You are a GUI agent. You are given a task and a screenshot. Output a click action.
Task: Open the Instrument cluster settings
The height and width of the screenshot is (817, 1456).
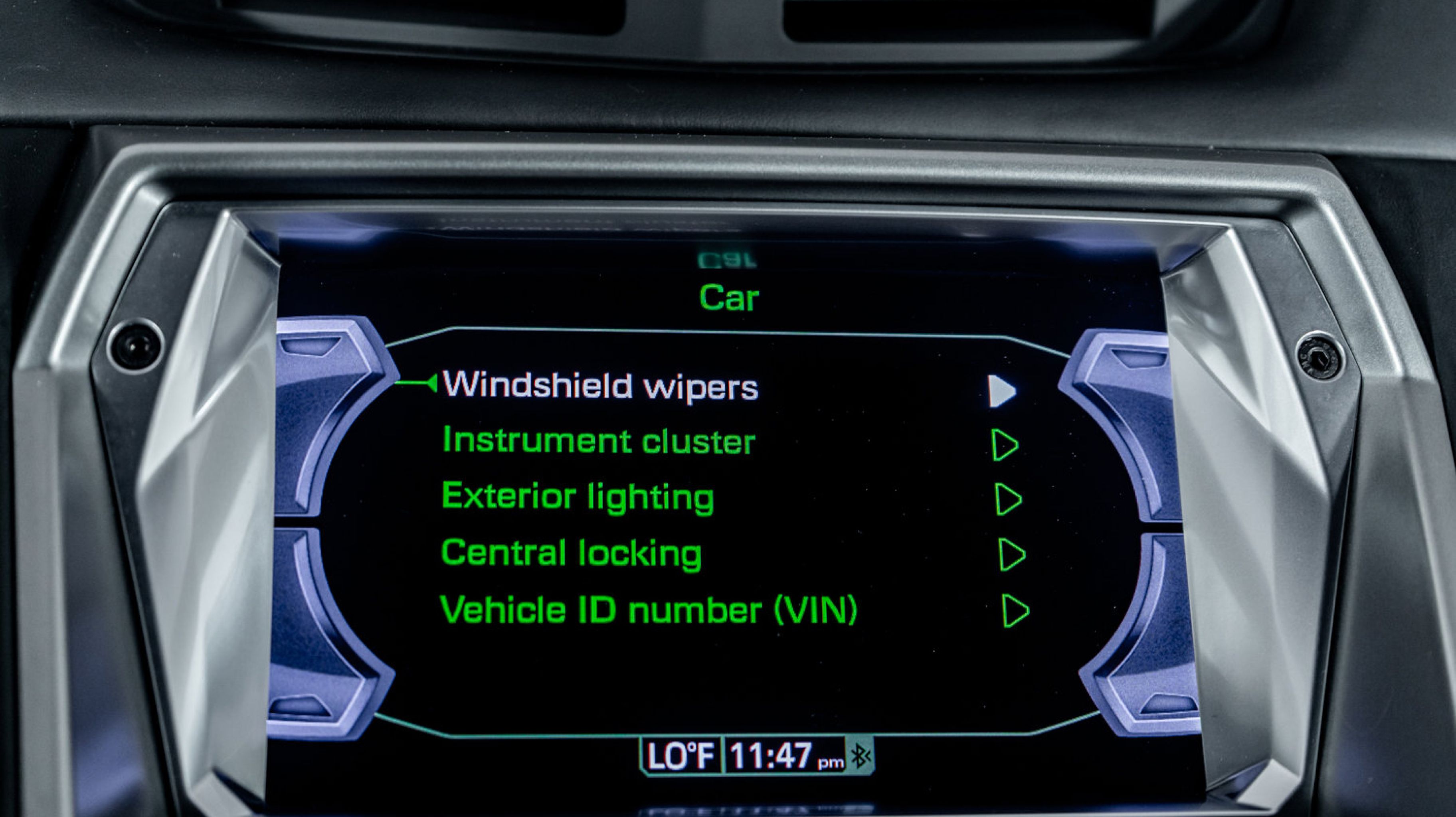(x=599, y=441)
